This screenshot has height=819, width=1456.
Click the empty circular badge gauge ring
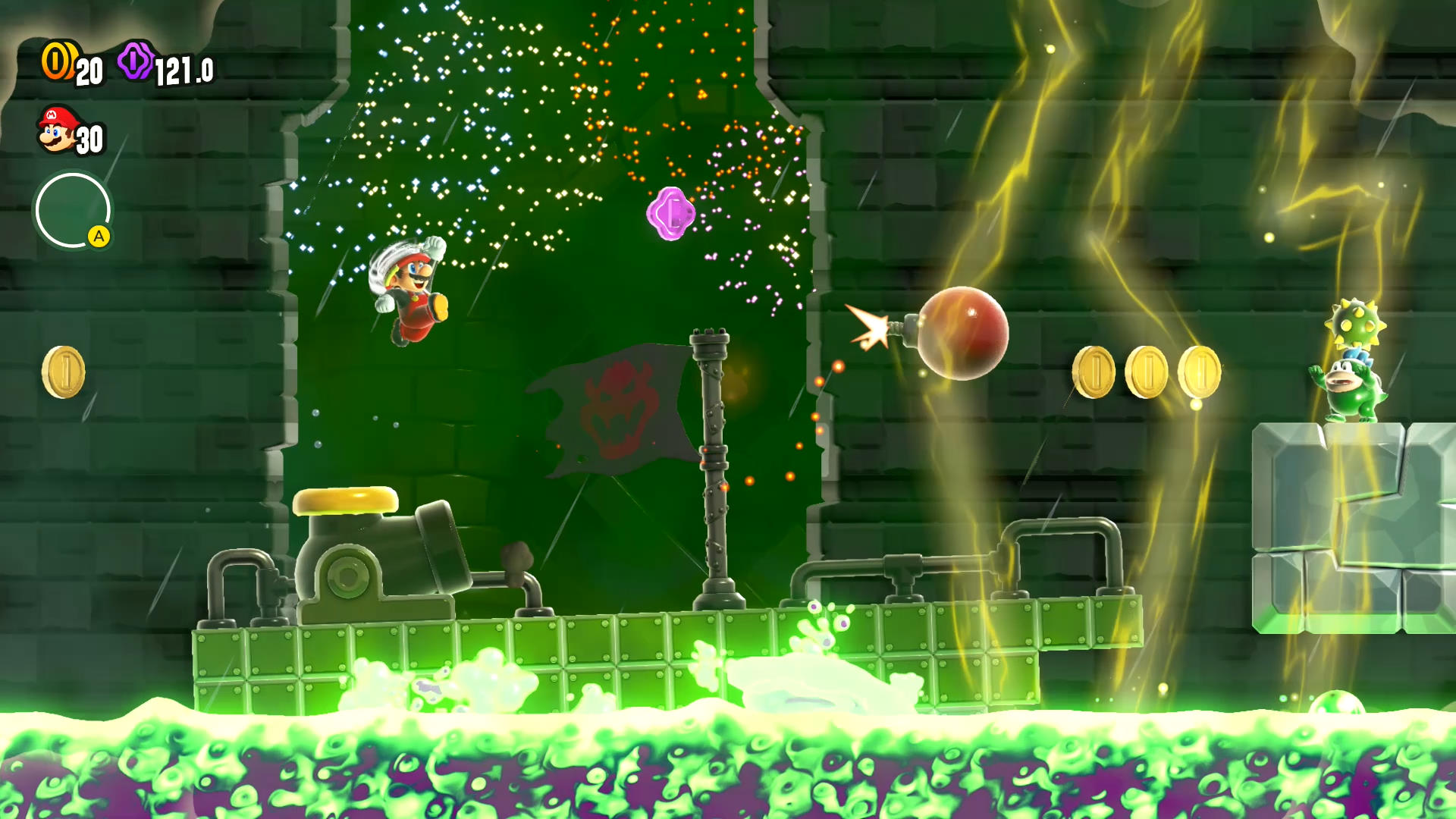point(73,210)
